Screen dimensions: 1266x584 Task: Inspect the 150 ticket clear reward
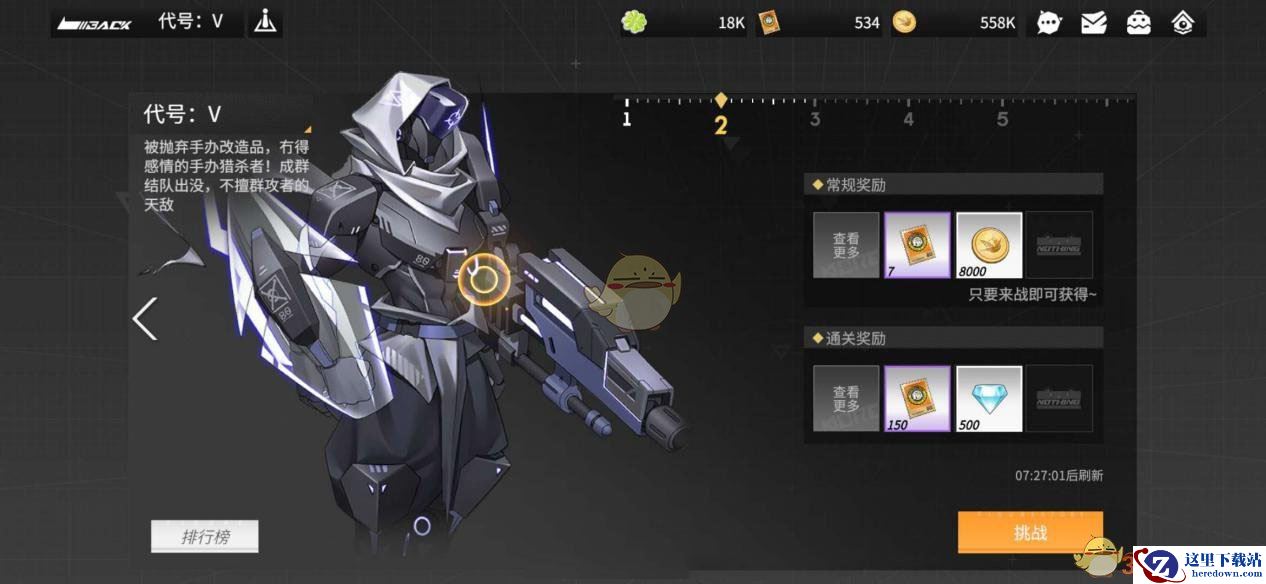917,399
